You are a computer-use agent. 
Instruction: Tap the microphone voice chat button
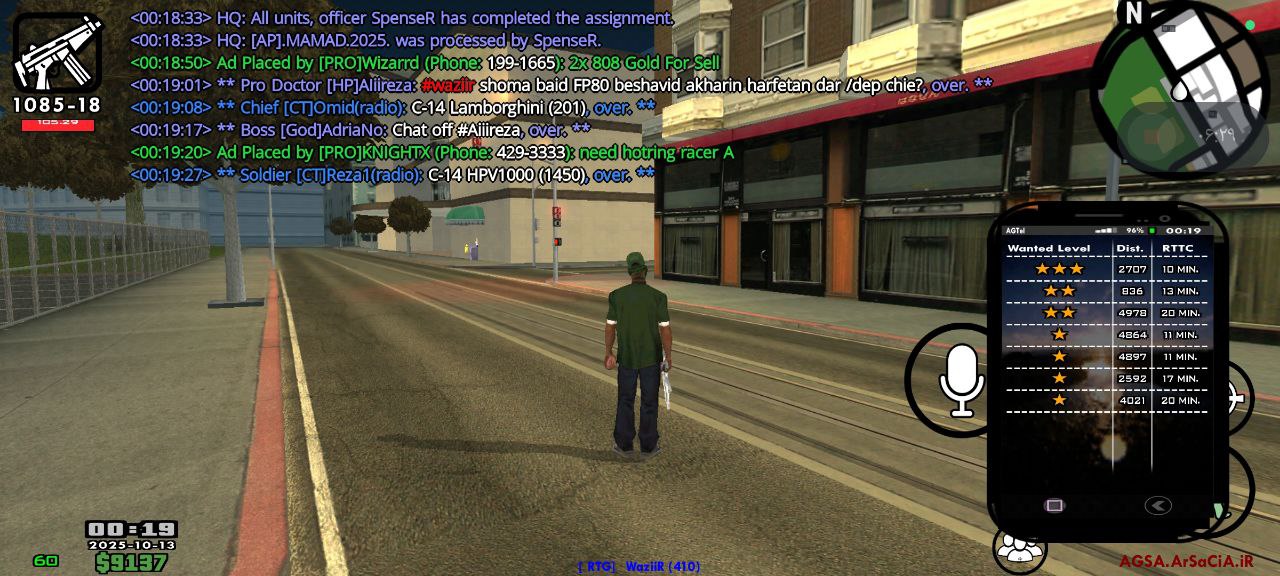coord(962,380)
